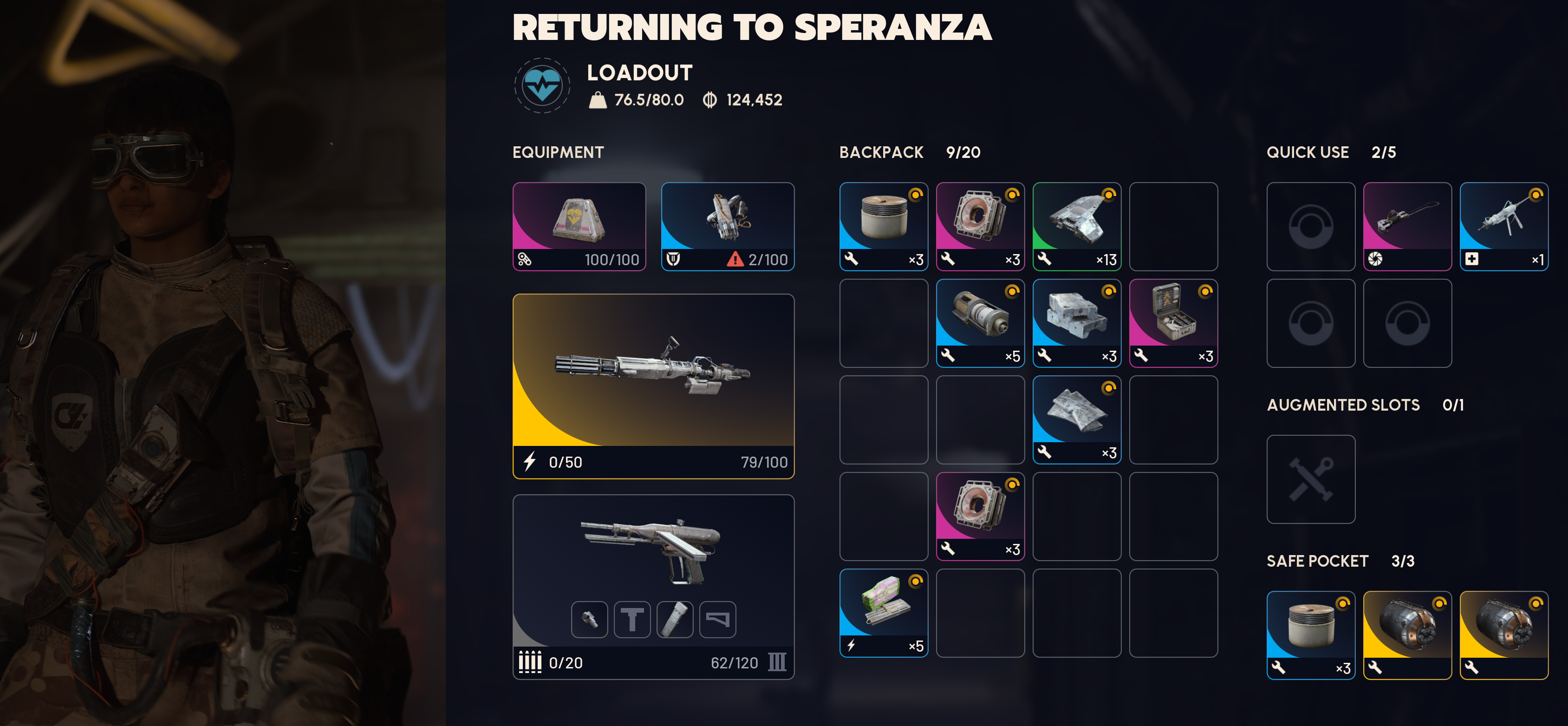This screenshot has width=1568, height=726.
Task: Select the canister stack in the safe pocket
Action: click(x=1310, y=634)
